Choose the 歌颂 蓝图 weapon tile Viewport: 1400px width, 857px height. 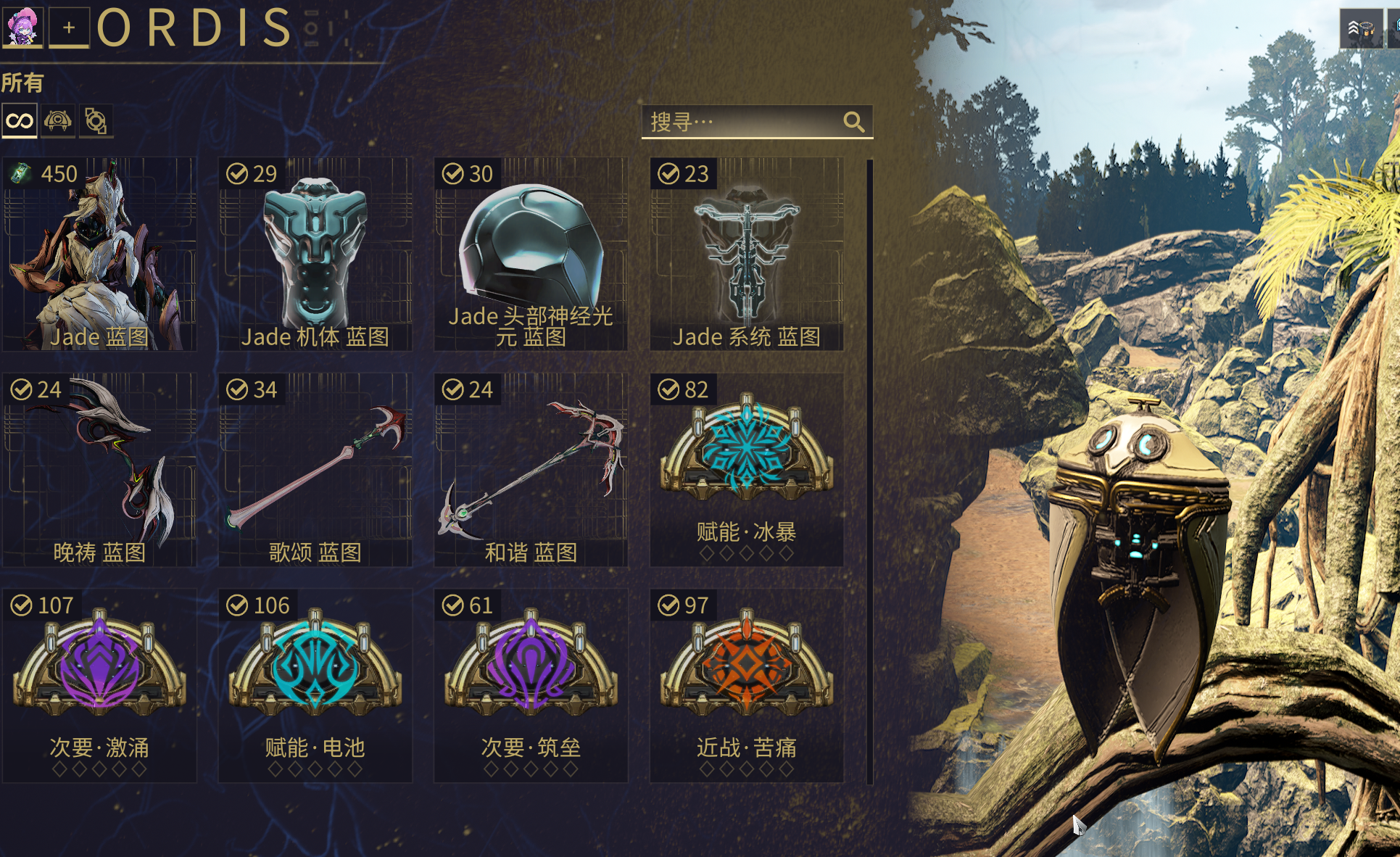pyautogui.click(x=315, y=470)
